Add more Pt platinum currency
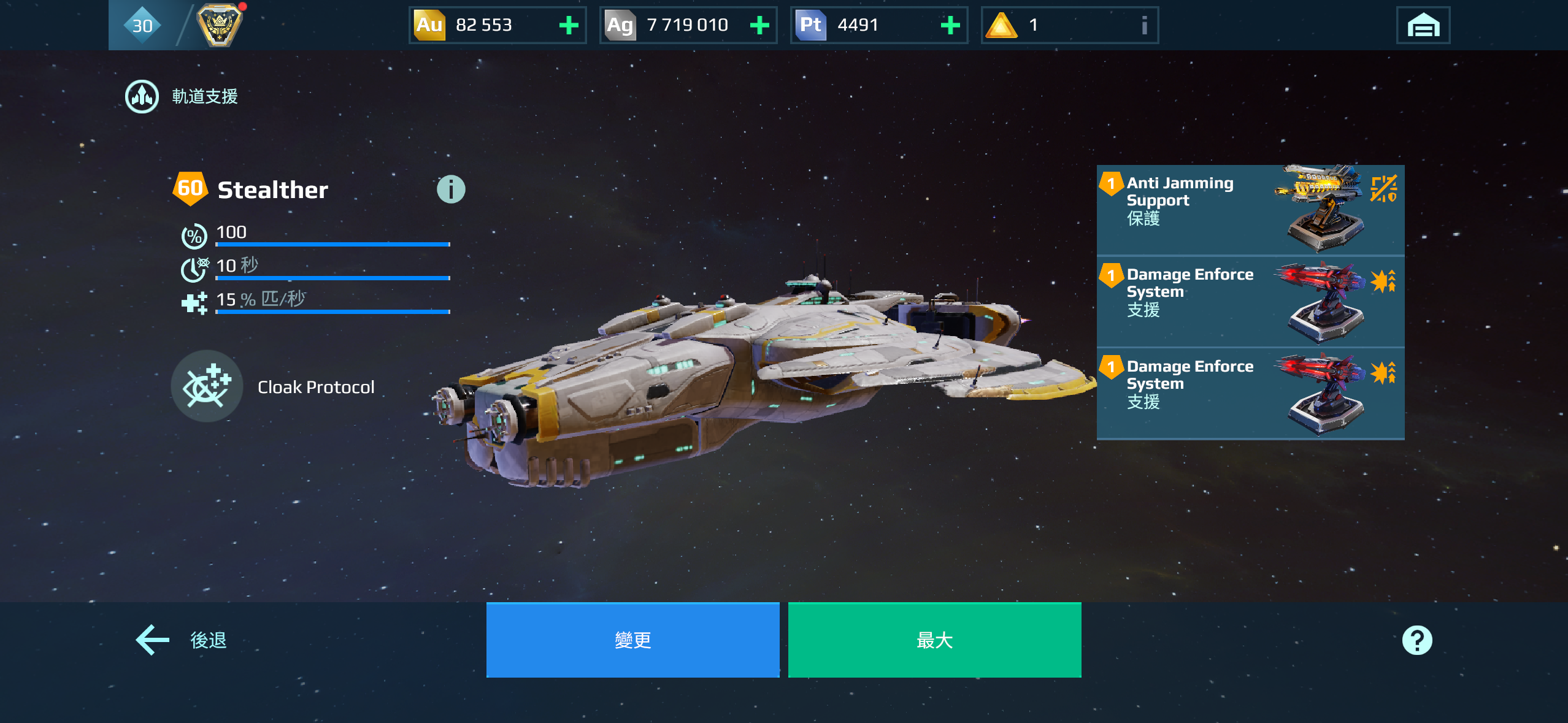 point(950,25)
